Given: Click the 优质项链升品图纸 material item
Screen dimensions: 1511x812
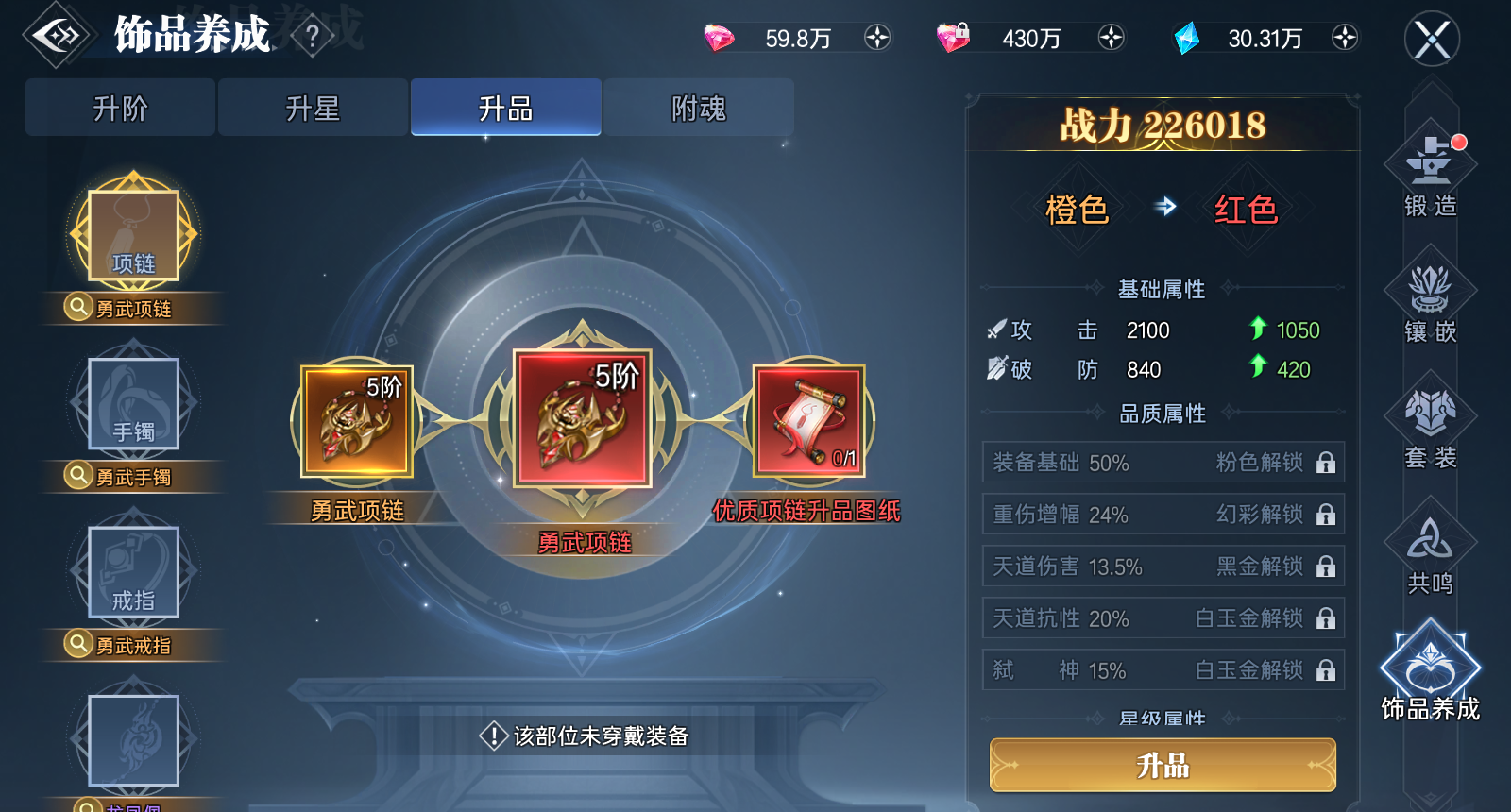Looking at the screenshot, I should (x=807, y=422).
